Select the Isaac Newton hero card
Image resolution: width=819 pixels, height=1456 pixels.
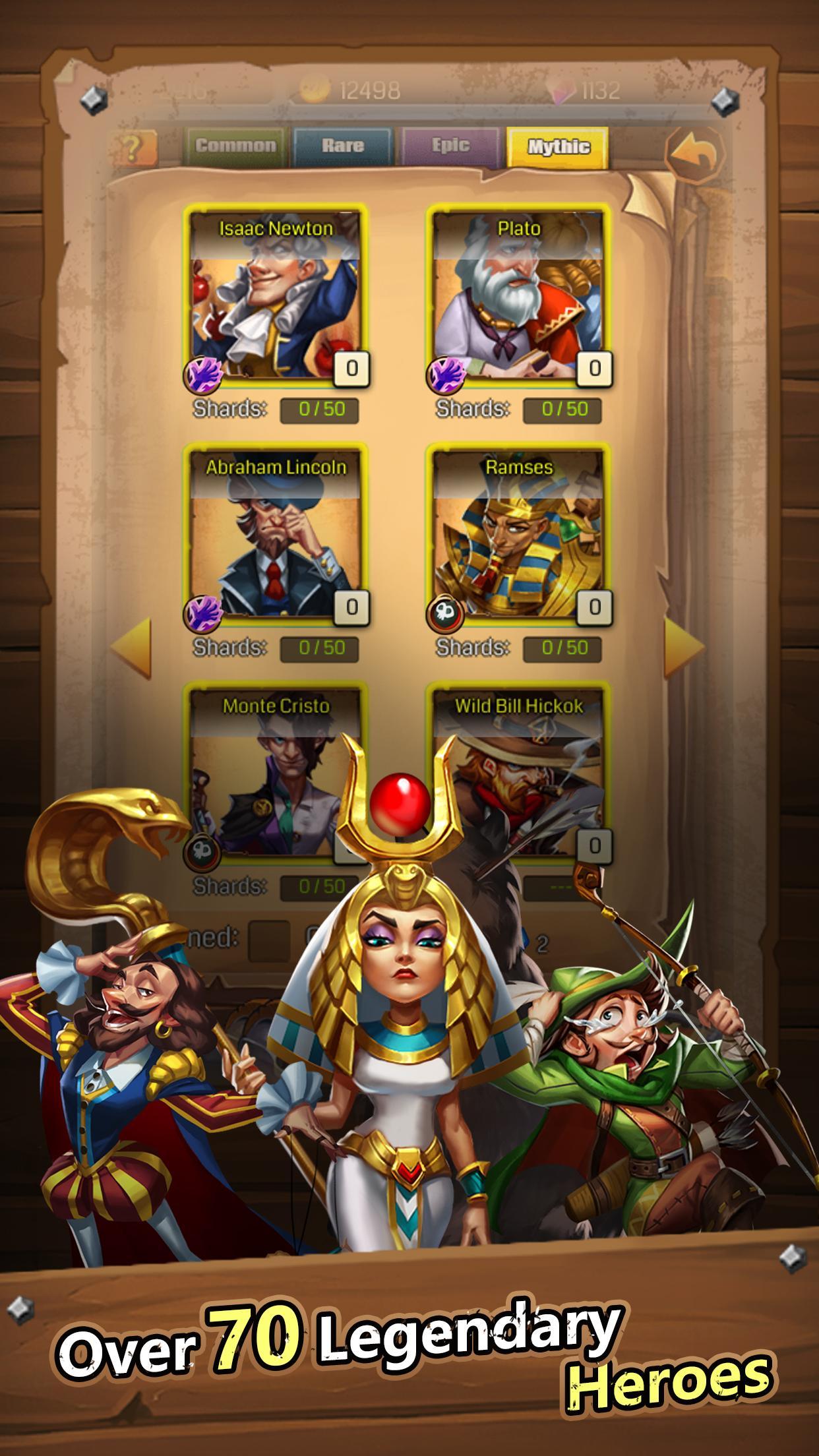coord(276,295)
